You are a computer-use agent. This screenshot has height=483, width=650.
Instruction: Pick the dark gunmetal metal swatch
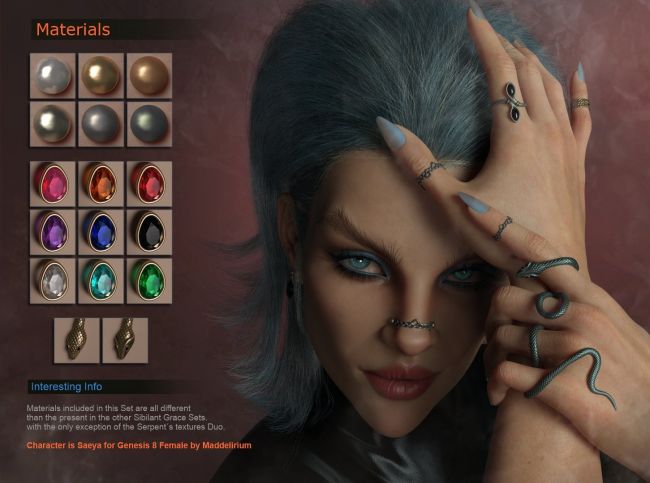149,123
